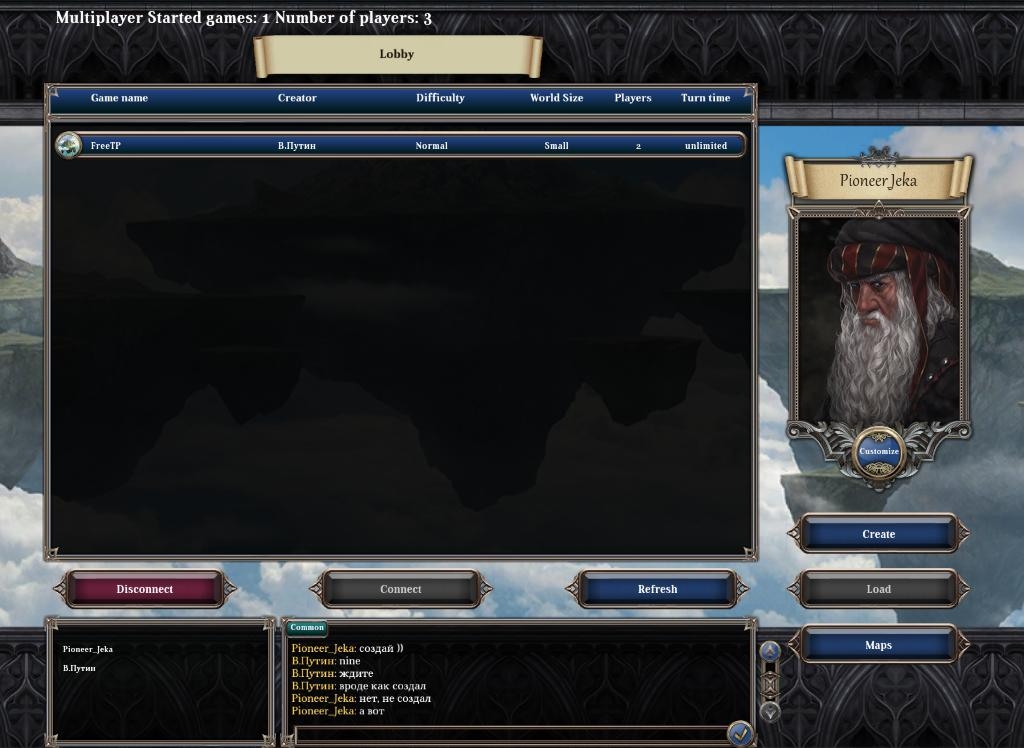Open the Load game option

point(878,589)
